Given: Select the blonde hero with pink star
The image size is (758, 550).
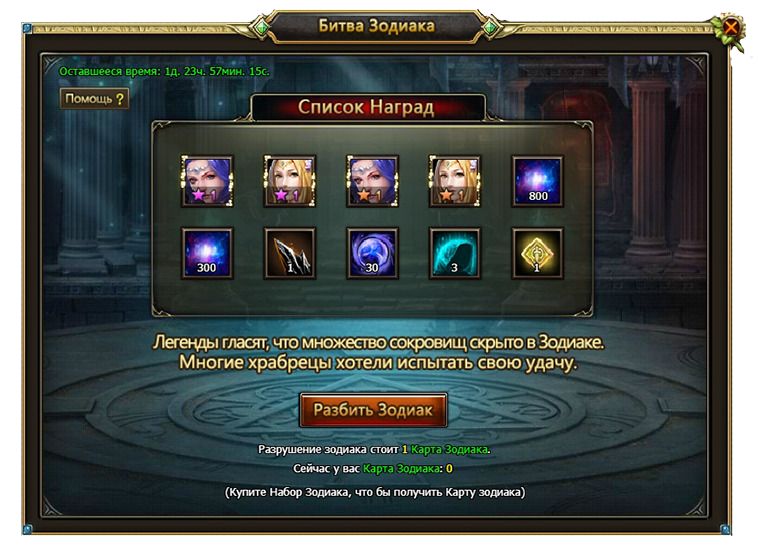Looking at the screenshot, I should 289,181.
